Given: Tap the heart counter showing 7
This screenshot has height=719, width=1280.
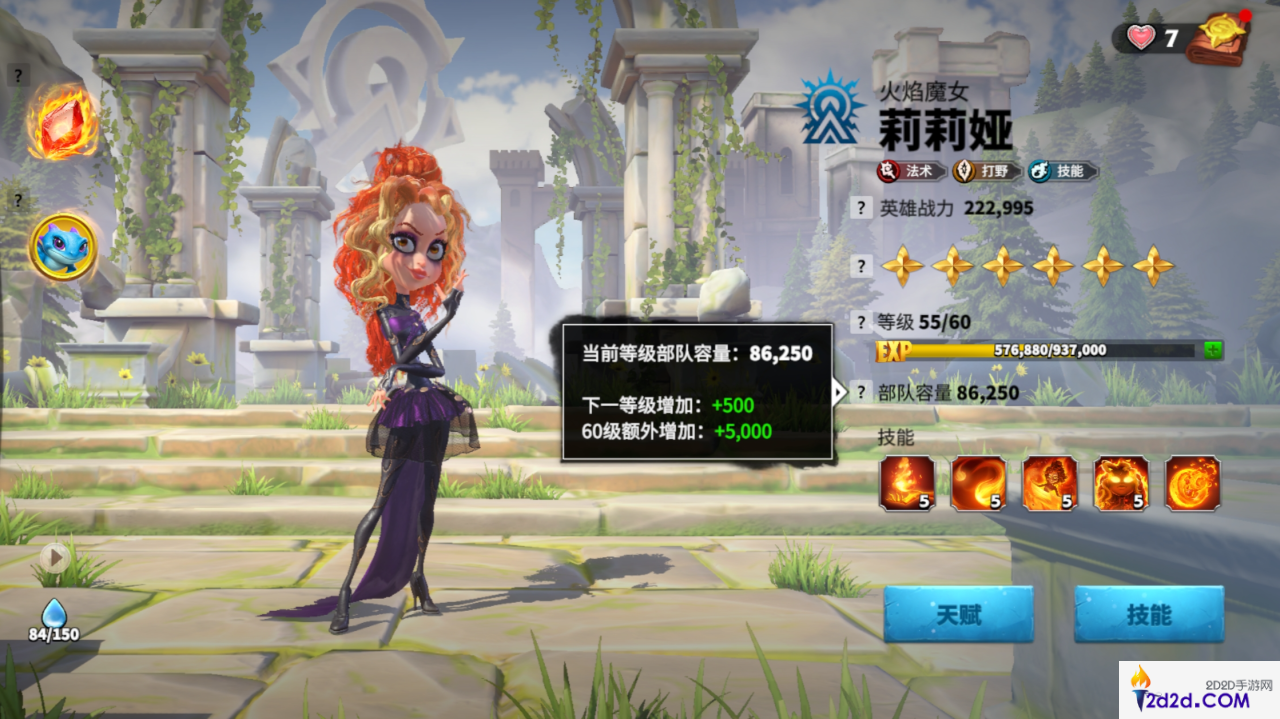Looking at the screenshot, I should (x=1153, y=39).
